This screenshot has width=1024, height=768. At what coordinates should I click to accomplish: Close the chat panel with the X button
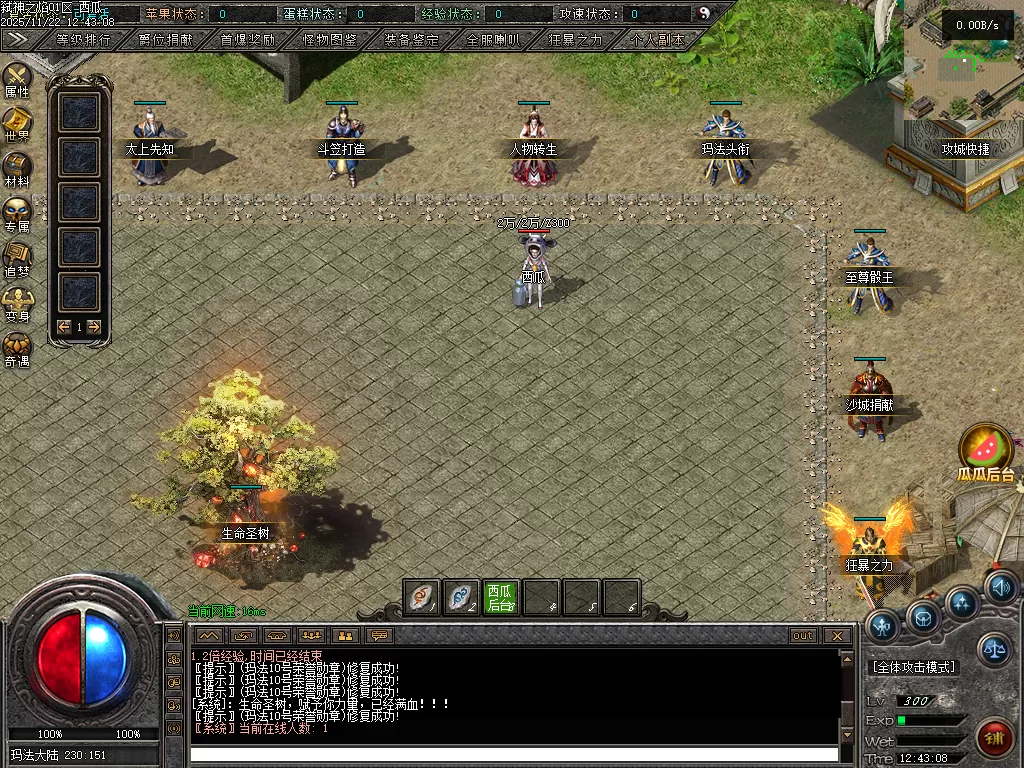[x=837, y=636]
